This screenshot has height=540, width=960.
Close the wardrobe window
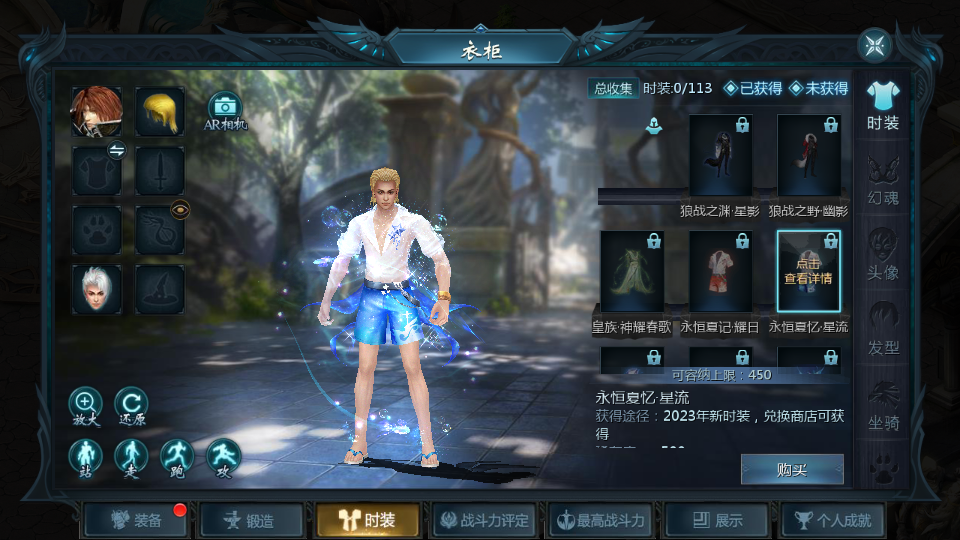(x=874, y=45)
